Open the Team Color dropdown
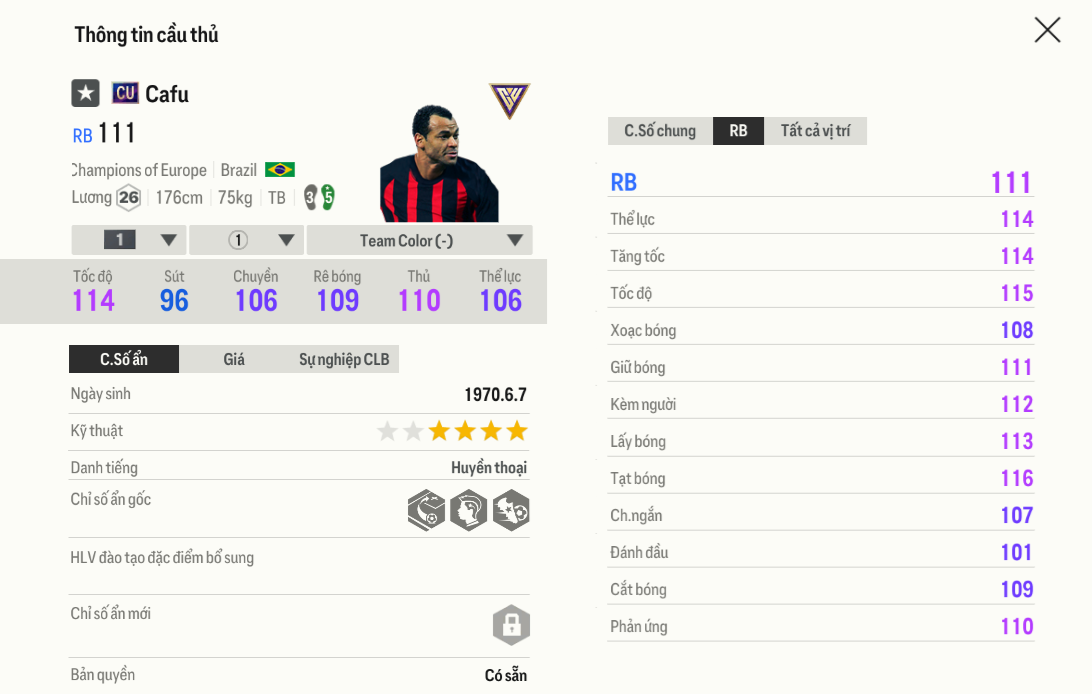This screenshot has width=1092, height=694. 419,240
